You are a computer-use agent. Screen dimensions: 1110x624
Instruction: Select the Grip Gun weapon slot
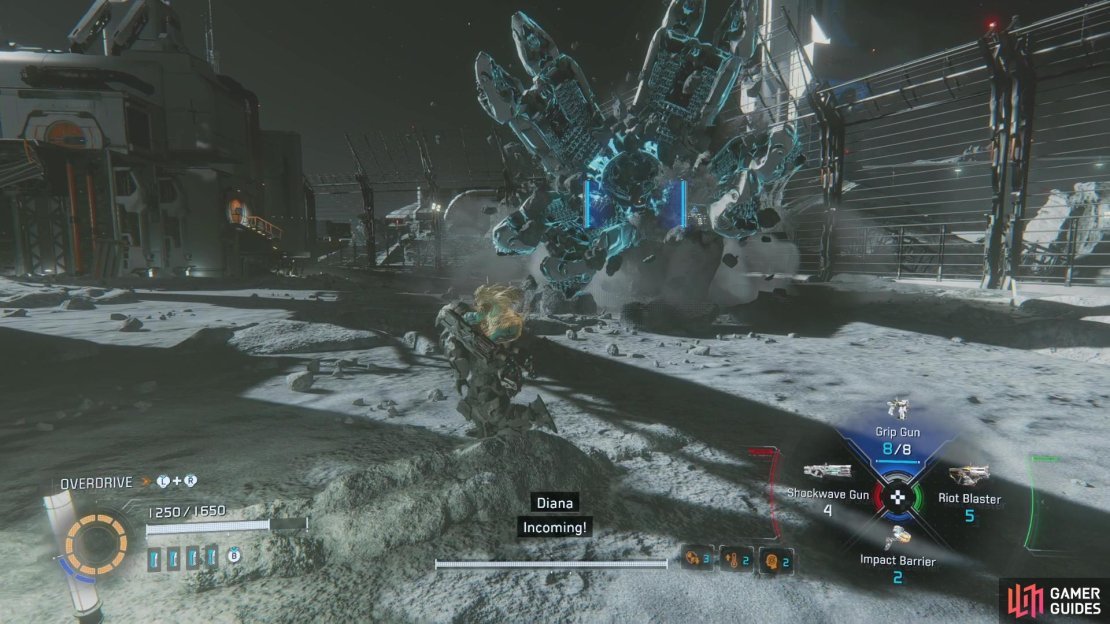pos(897,433)
